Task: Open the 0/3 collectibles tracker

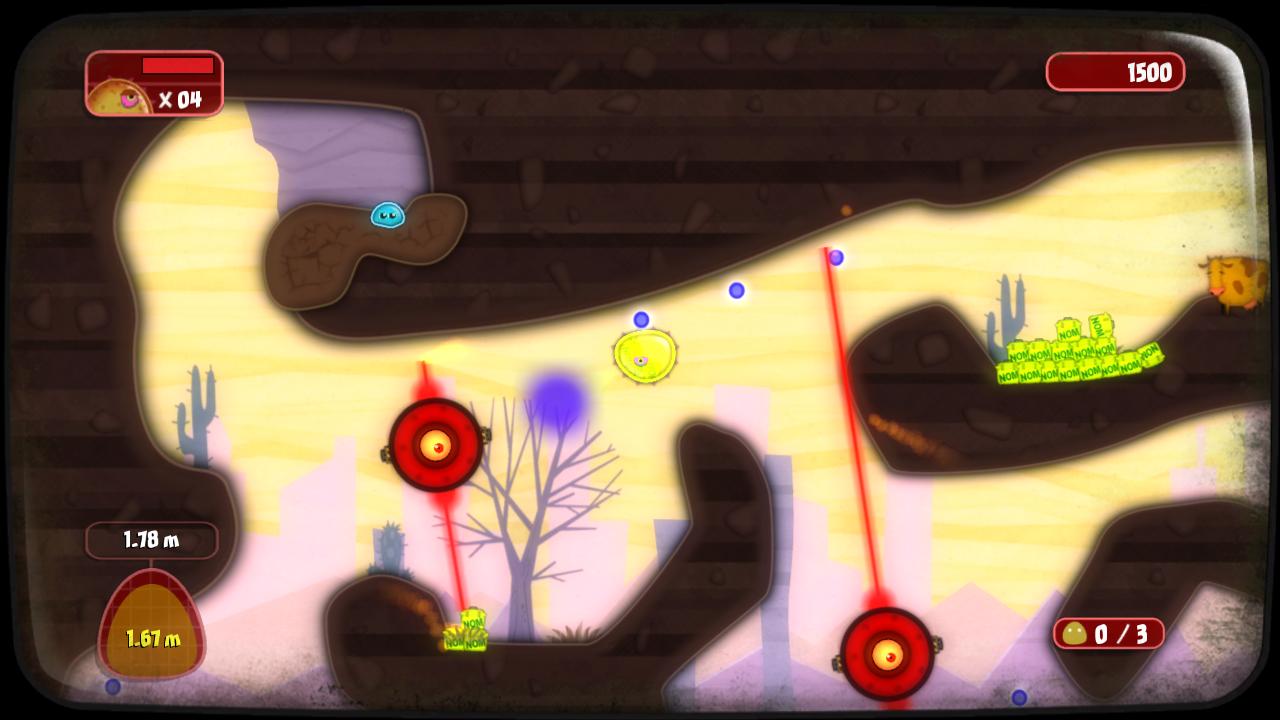Action: (x=1108, y=633)
